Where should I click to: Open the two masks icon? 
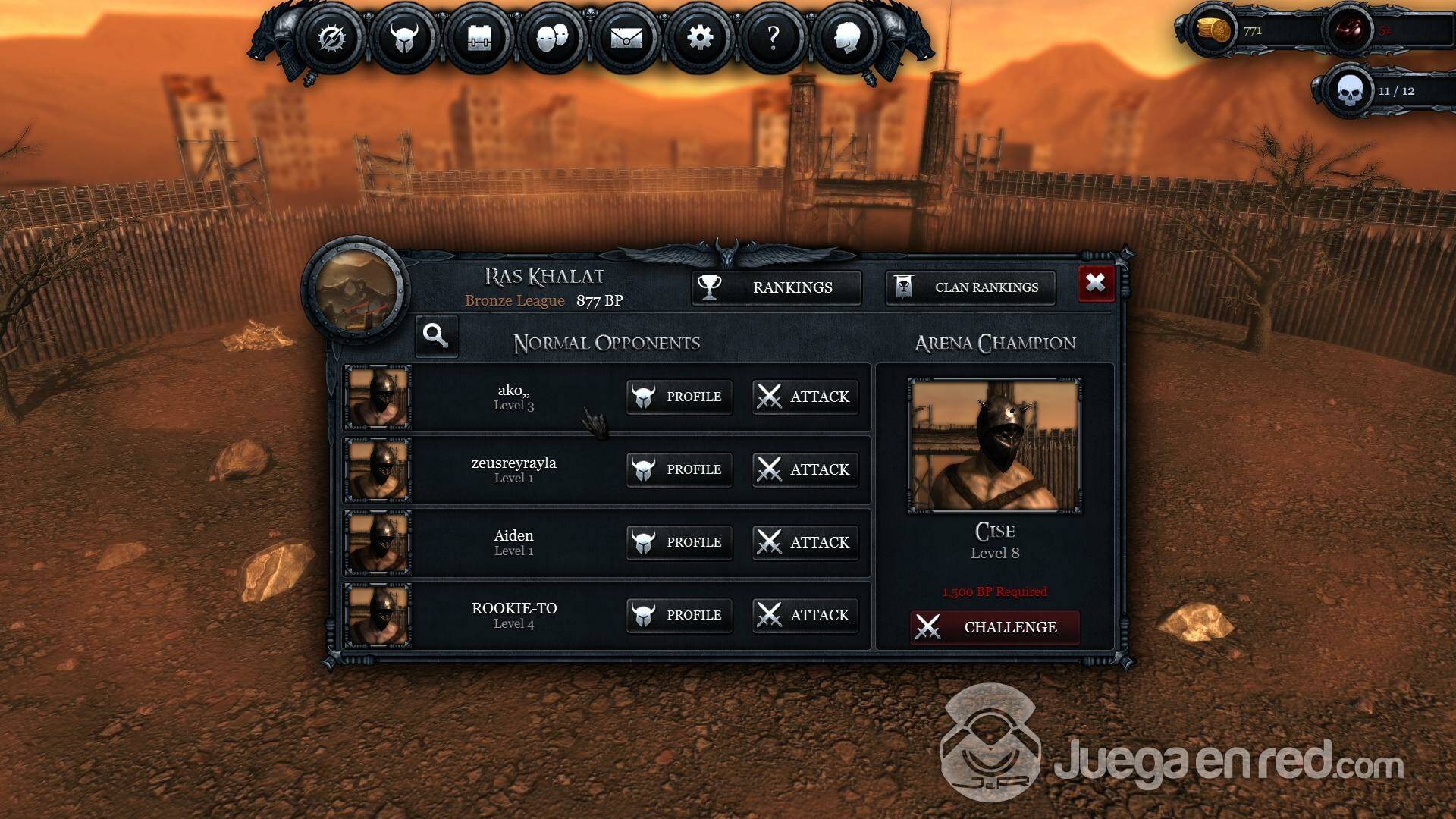[552, 37]
